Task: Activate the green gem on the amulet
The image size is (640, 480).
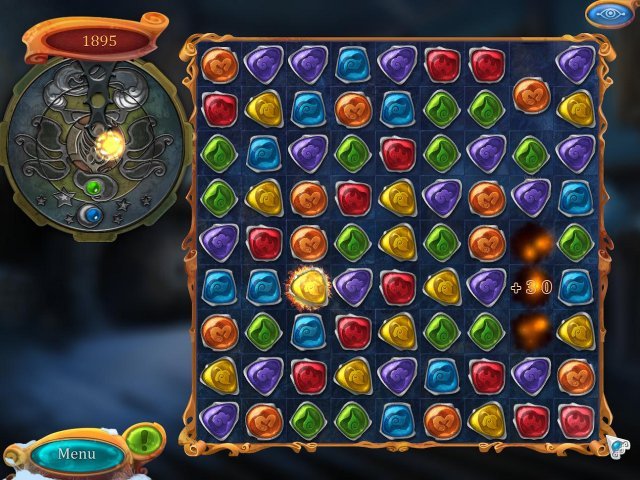Action: [94, 187]
